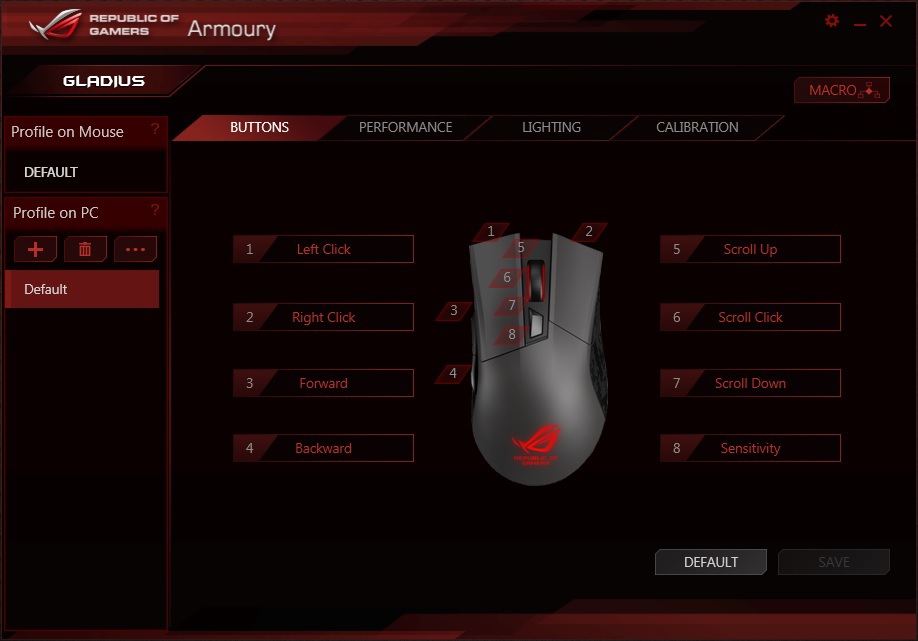
Task: Select the Buttons tab
Action: (259, 127)
